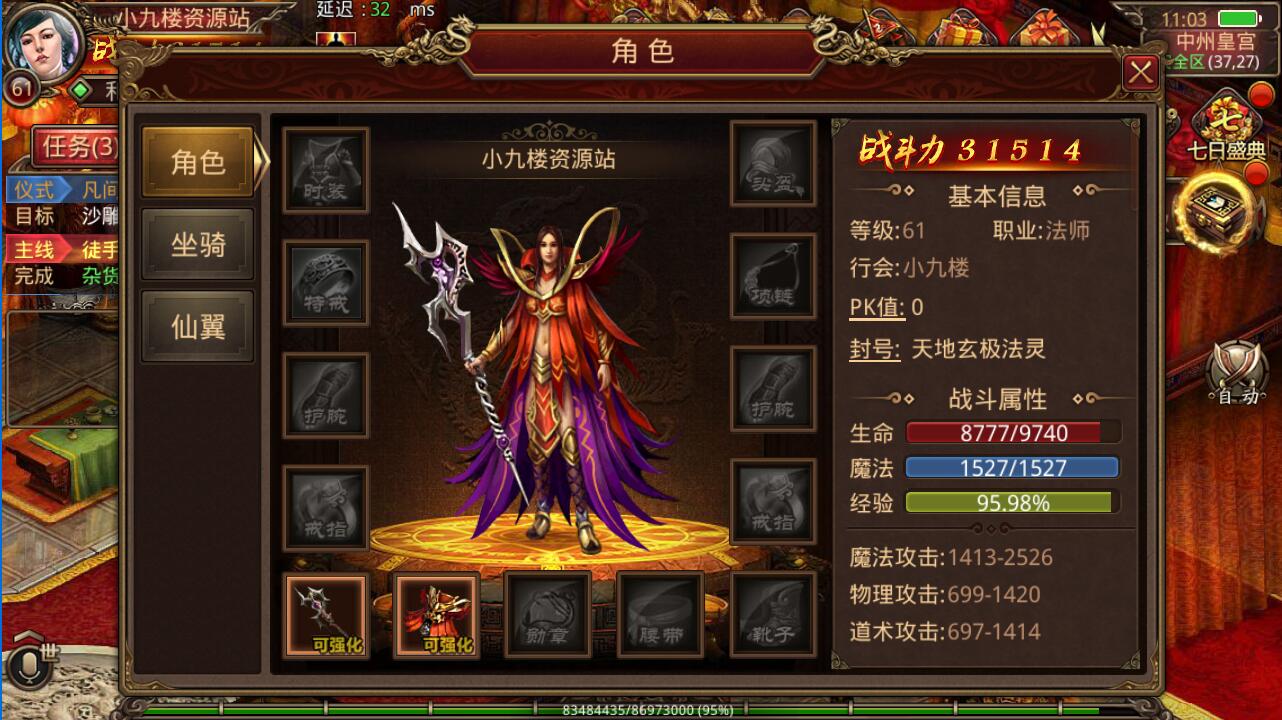Switch to the 仙翼 wings tab
The image size is (1282, 720).
197,324
